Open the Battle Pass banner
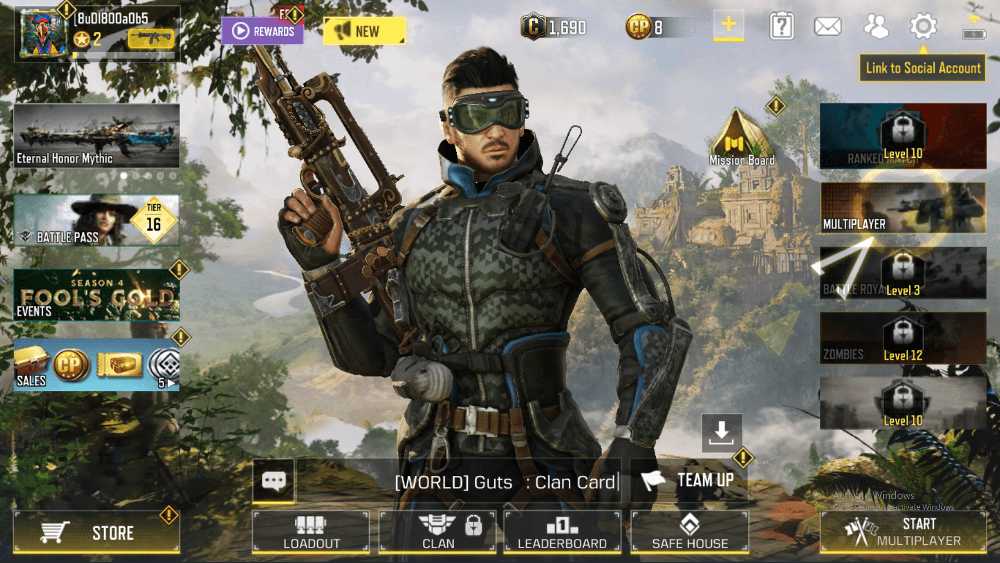Screen dimensions: 1000x563 [x=96, y=220]
